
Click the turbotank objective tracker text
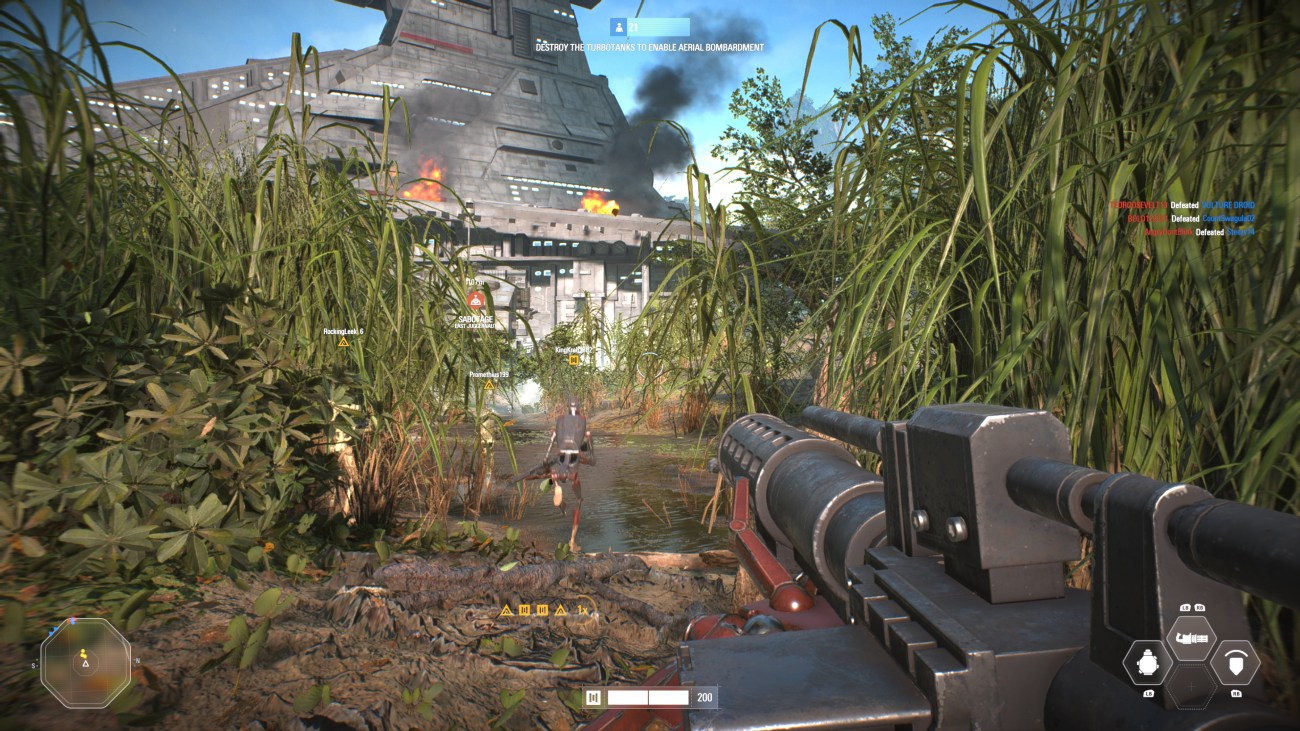coord(649,47)
